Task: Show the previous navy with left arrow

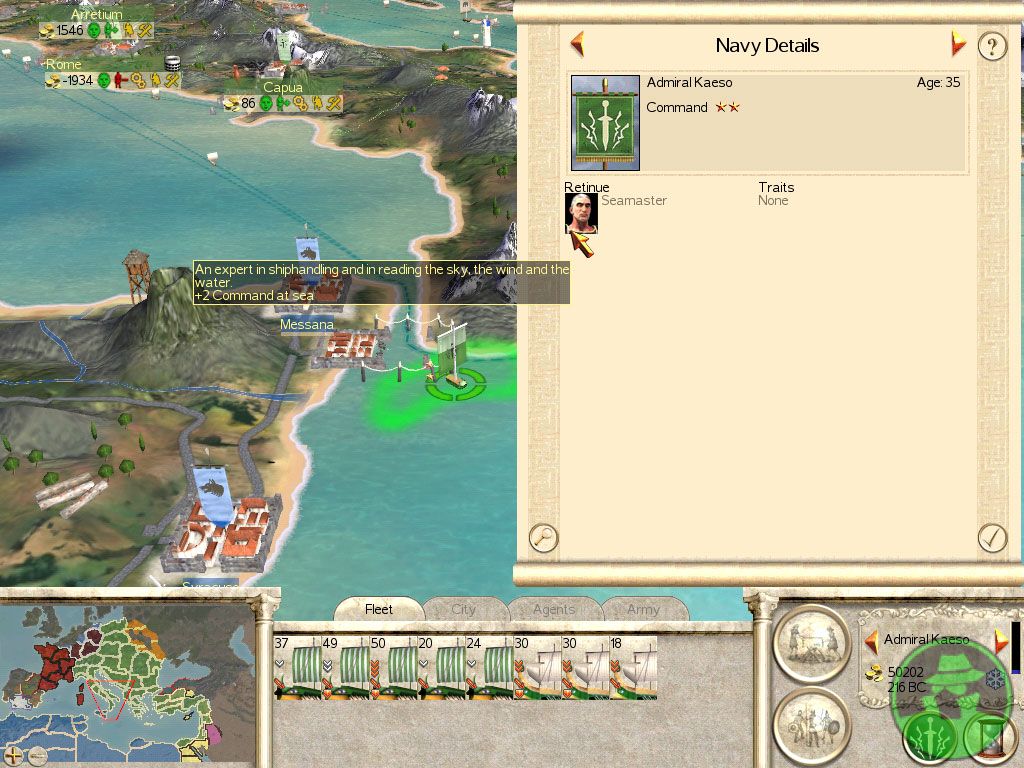Action: pos(577,44)
